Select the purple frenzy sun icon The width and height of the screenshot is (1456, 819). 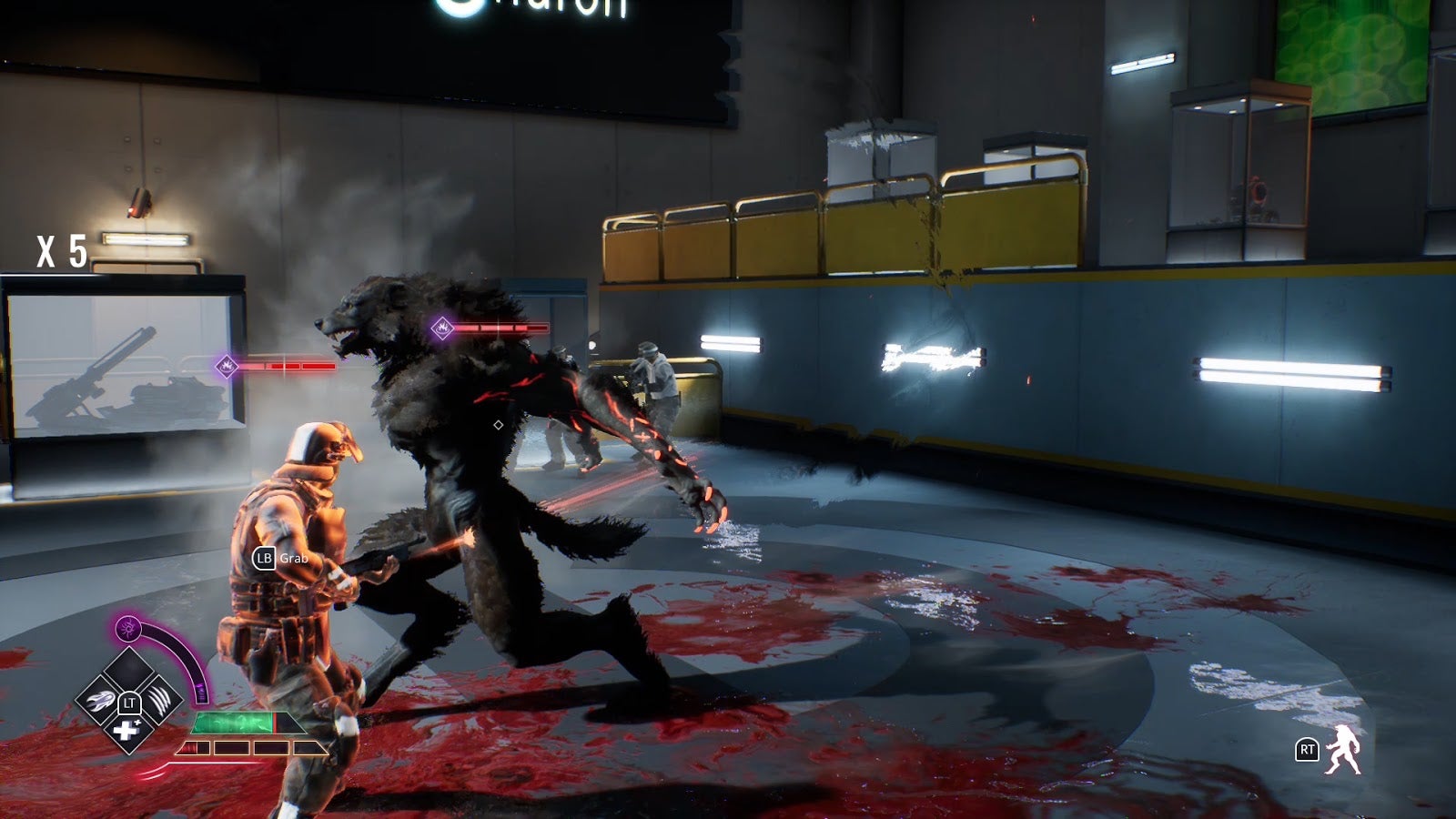pos(128,628)
